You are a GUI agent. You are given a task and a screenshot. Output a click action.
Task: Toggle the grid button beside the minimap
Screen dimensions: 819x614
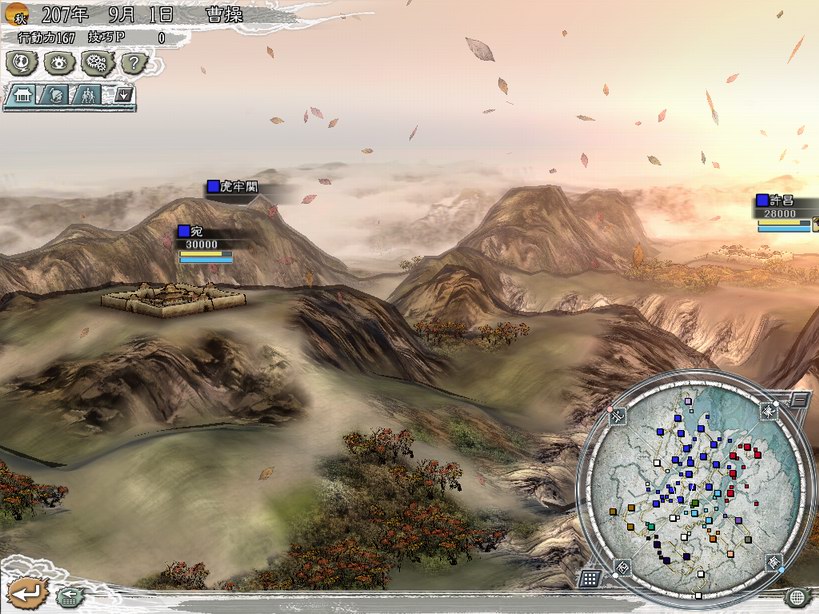589,578
